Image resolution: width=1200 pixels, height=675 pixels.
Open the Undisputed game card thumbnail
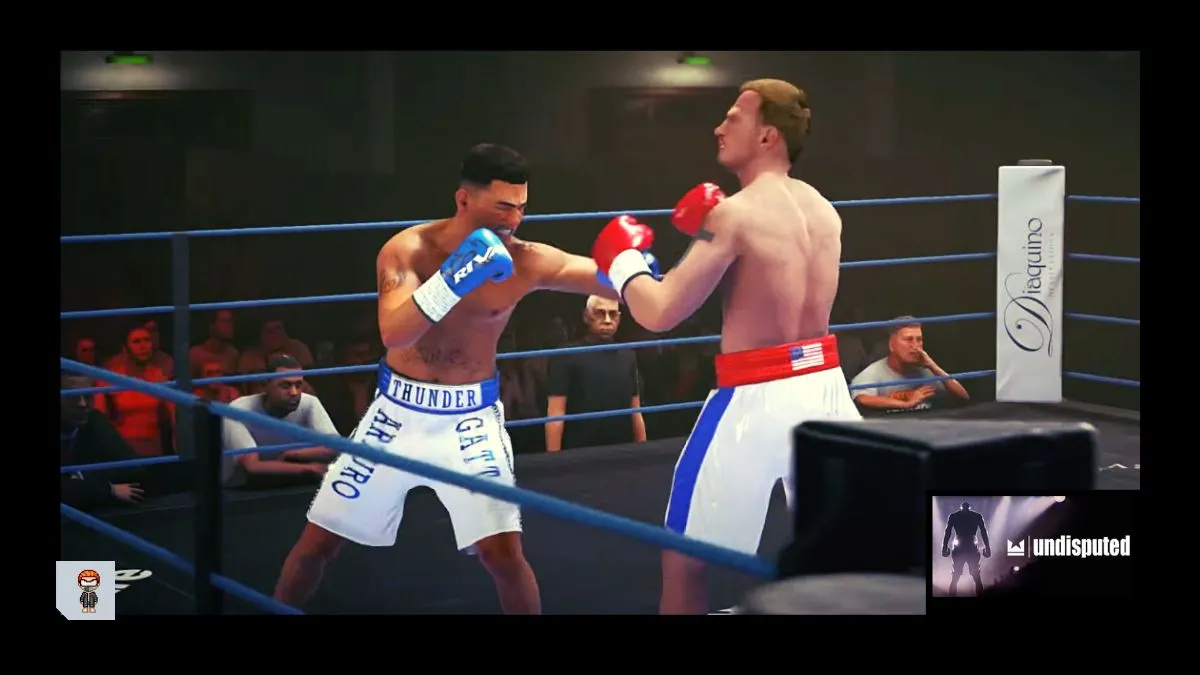pos(1033,546)
